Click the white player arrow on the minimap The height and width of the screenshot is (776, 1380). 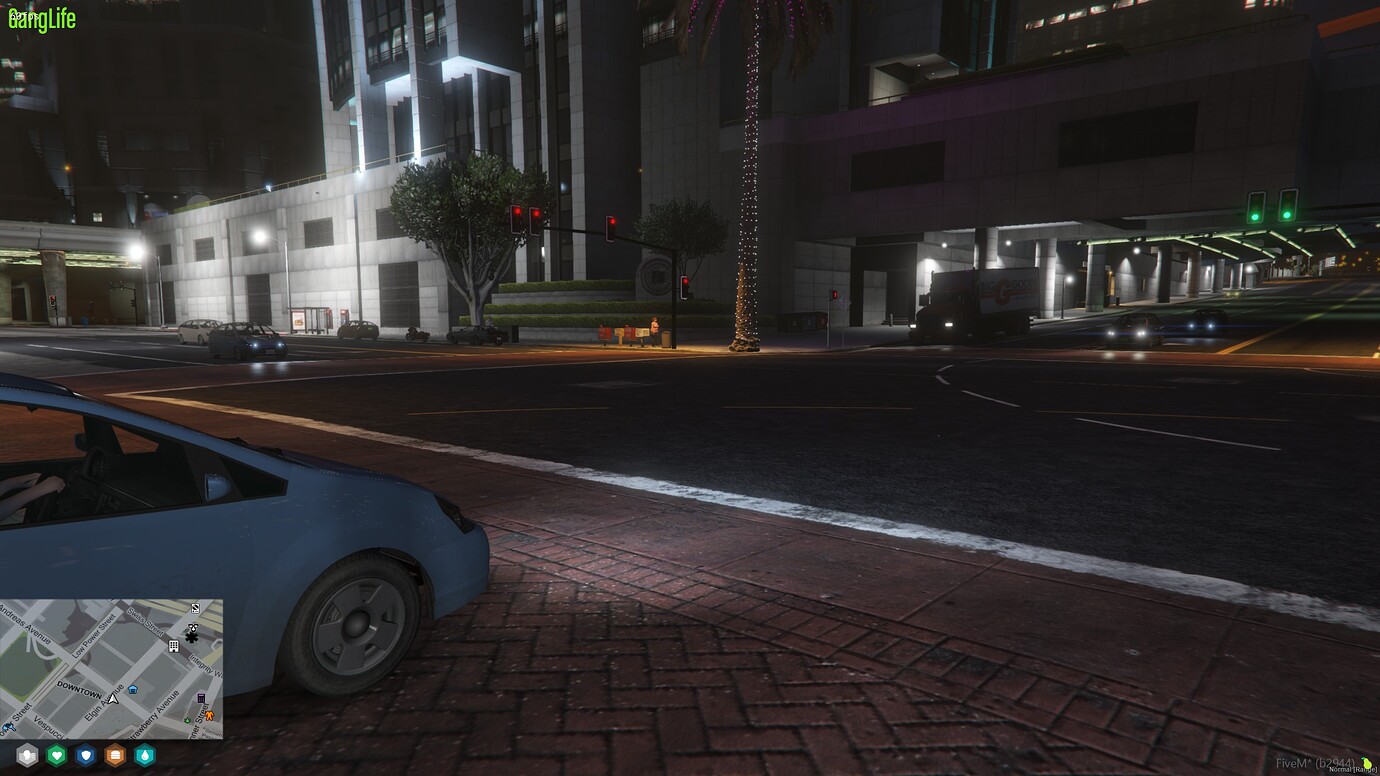pos(112,699)
